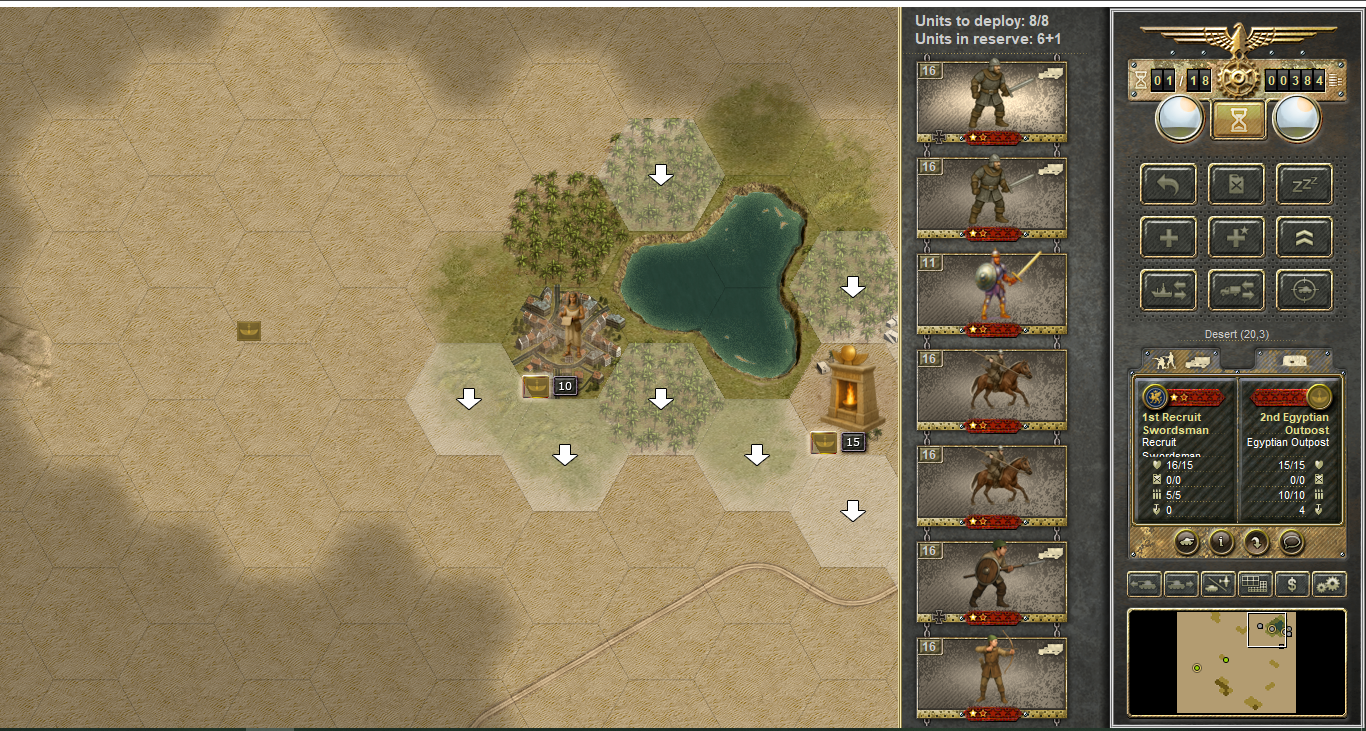Click the plus-sign replacements button
This screenshot has height=731, width=1366.
tap(1169, 238)
